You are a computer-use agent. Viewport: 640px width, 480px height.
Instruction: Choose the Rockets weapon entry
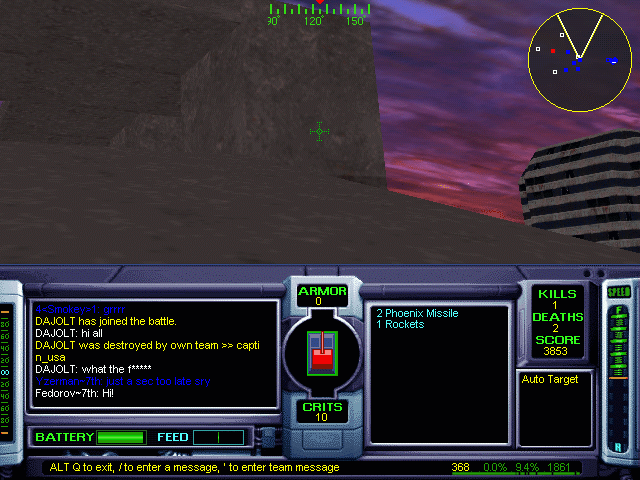pyautogui.click(x=400, y=325)
